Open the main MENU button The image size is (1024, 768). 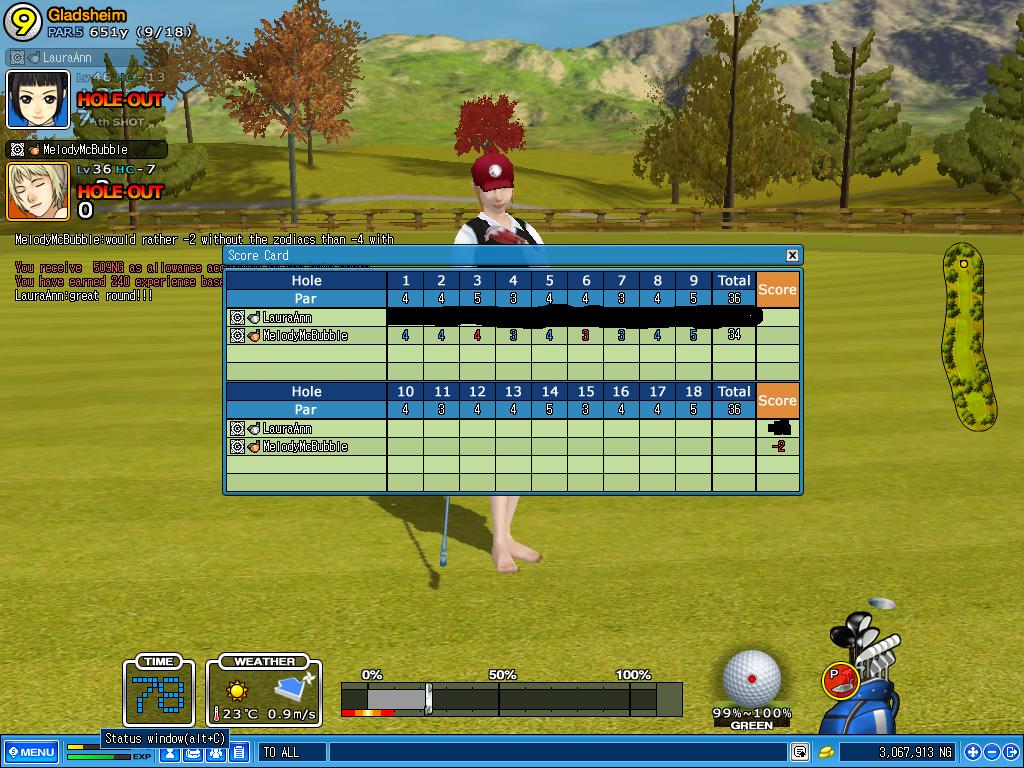tap(30, 752)
